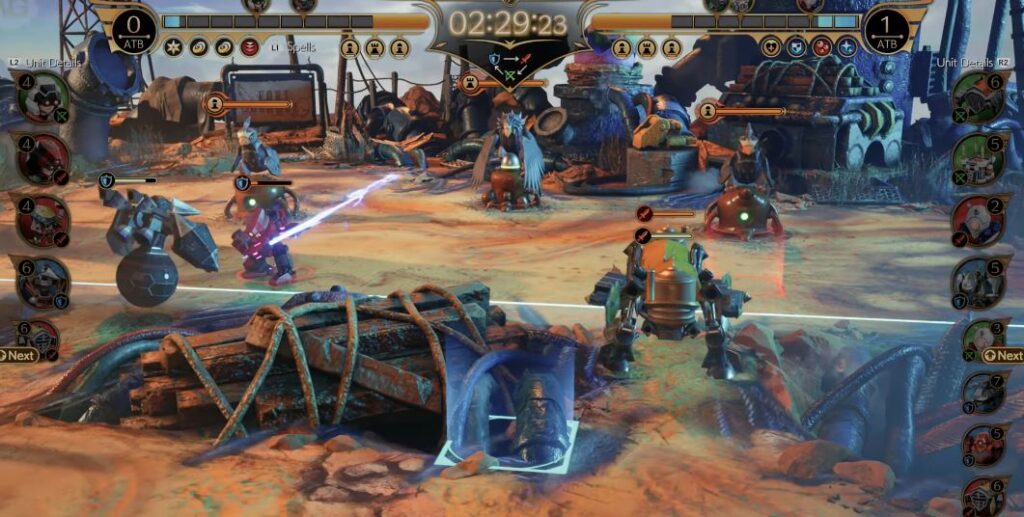Activate the red stacked-chevrons spell
The image size is (1024, 517).
[x=250, y=47]
